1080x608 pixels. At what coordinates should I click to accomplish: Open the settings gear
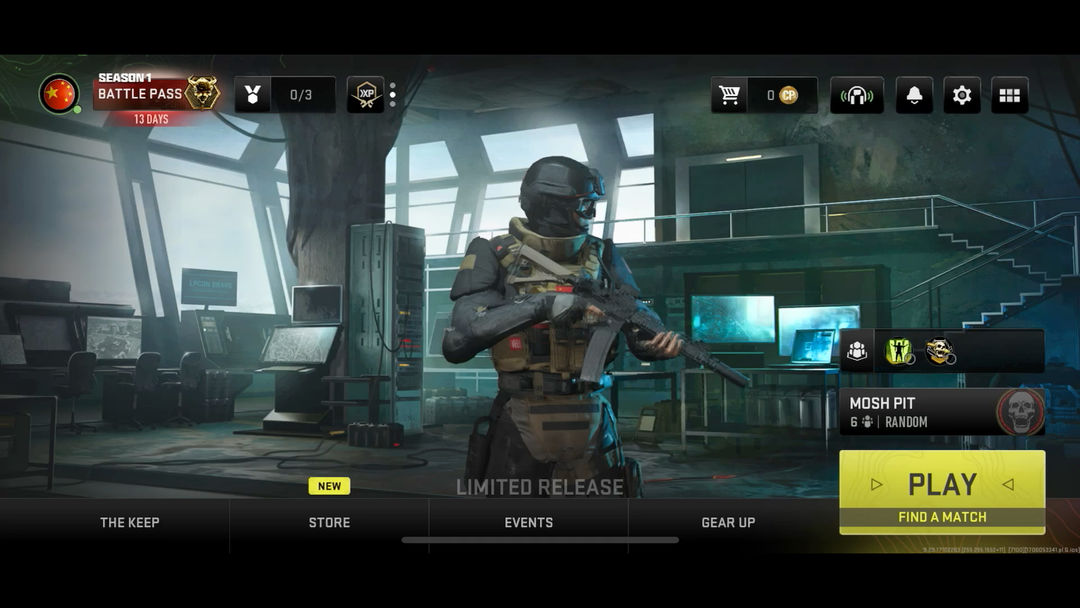[962, 95]
